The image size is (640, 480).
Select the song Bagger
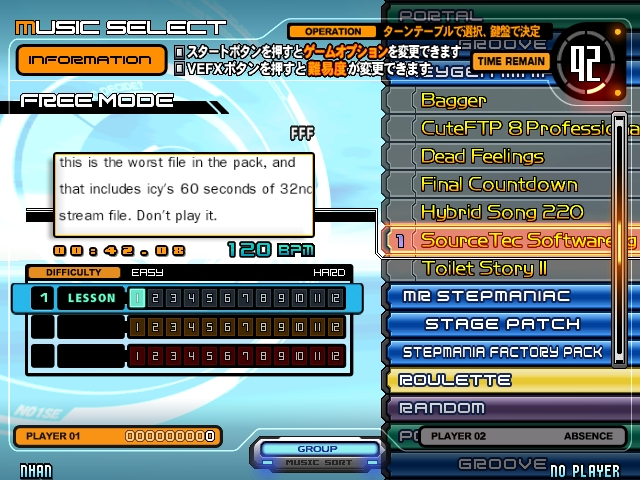tap(453, 100)
